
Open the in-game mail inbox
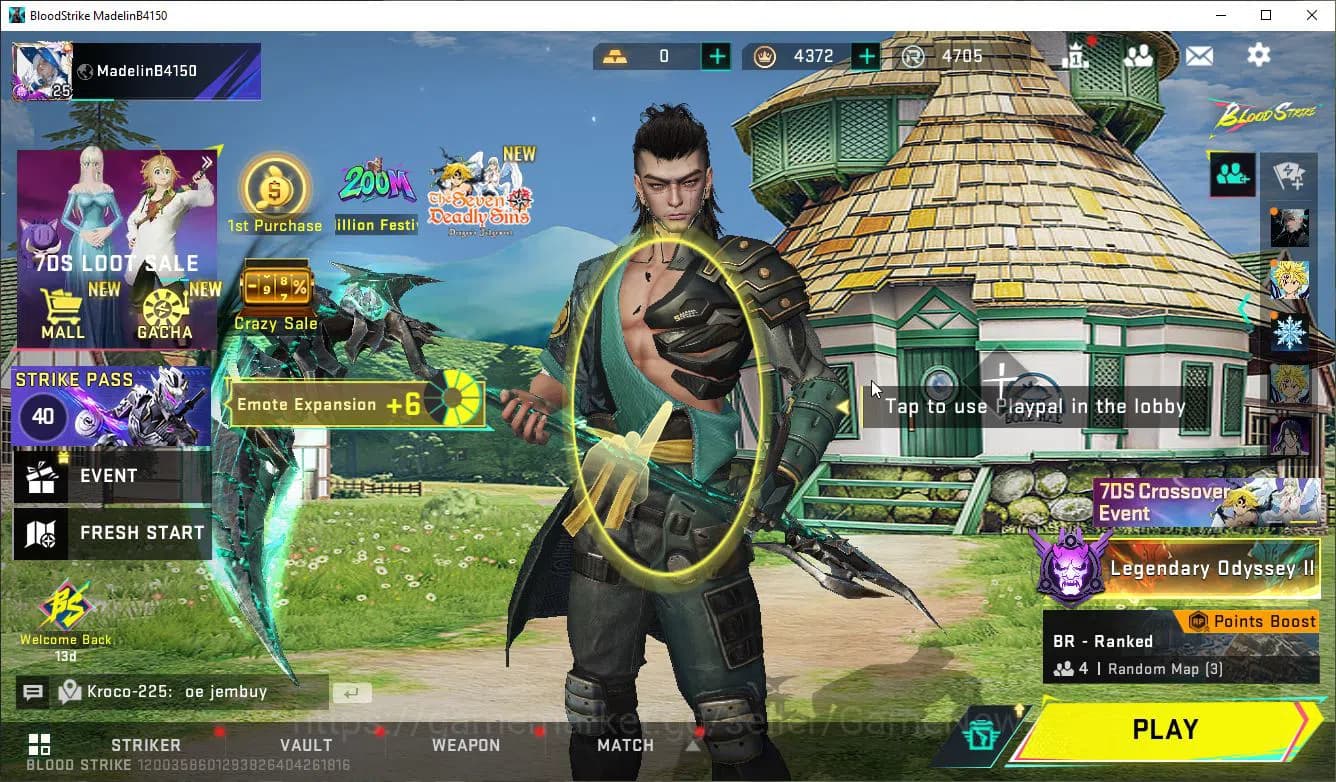pos(1200,56)
